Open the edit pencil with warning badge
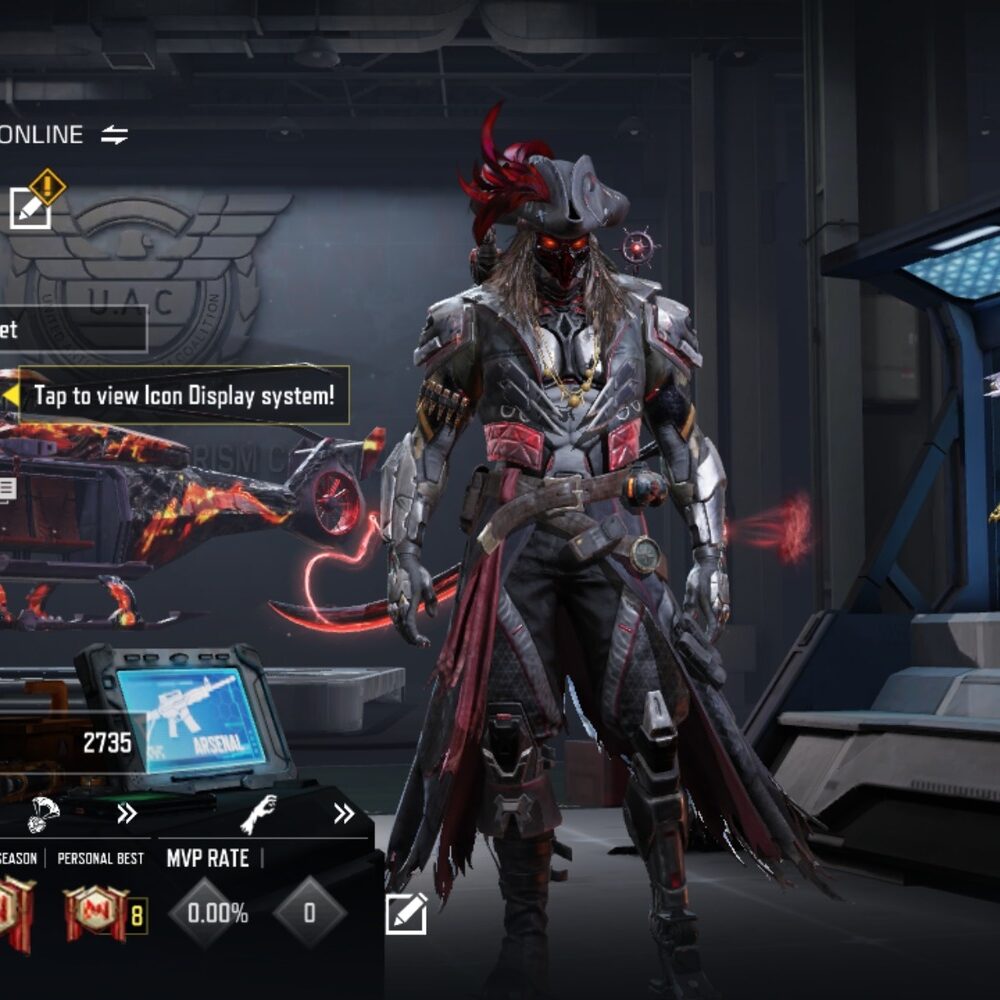The image size is (1000, 1000). [30, 207]
